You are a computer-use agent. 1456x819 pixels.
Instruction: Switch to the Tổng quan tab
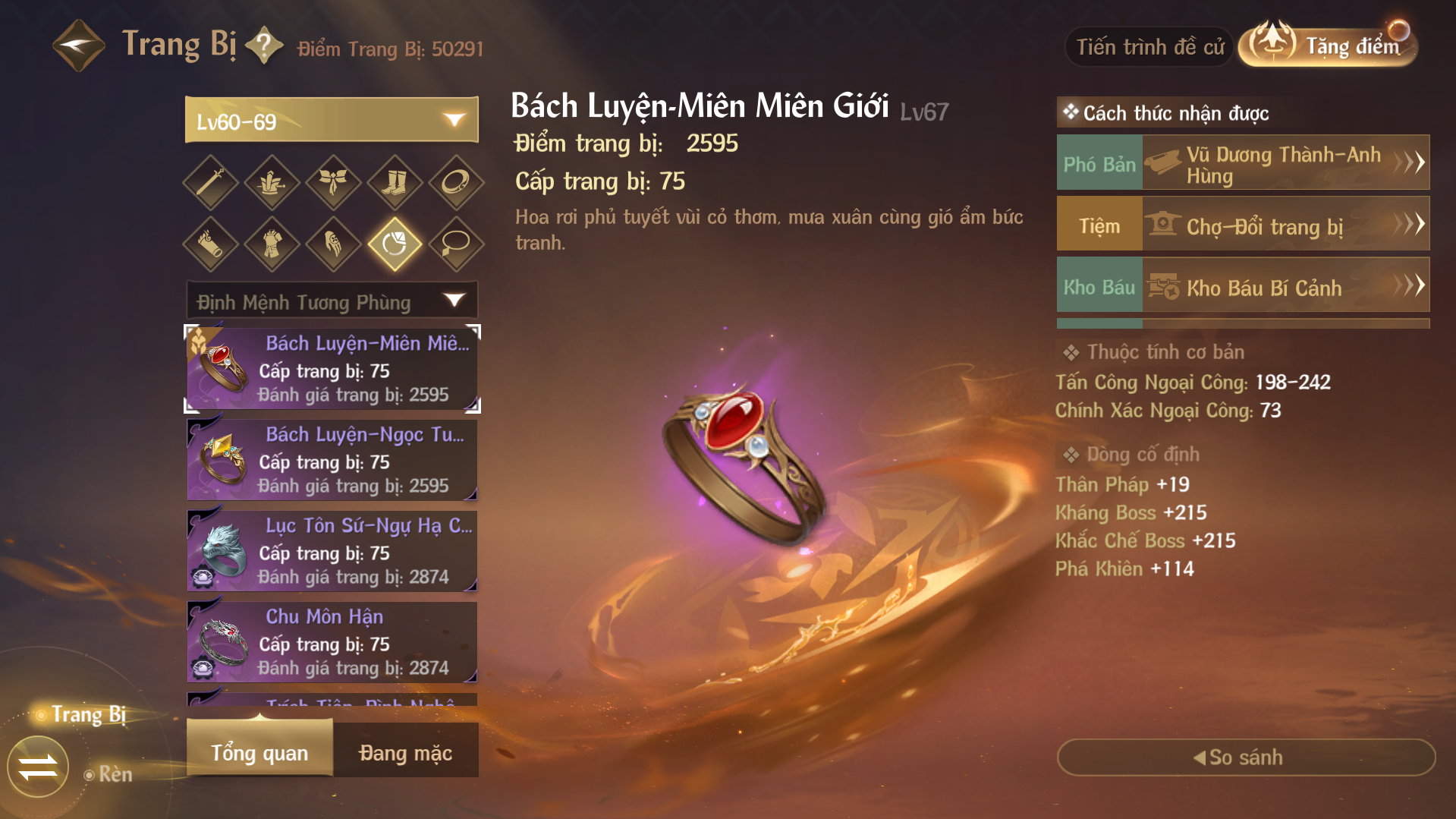259,751
